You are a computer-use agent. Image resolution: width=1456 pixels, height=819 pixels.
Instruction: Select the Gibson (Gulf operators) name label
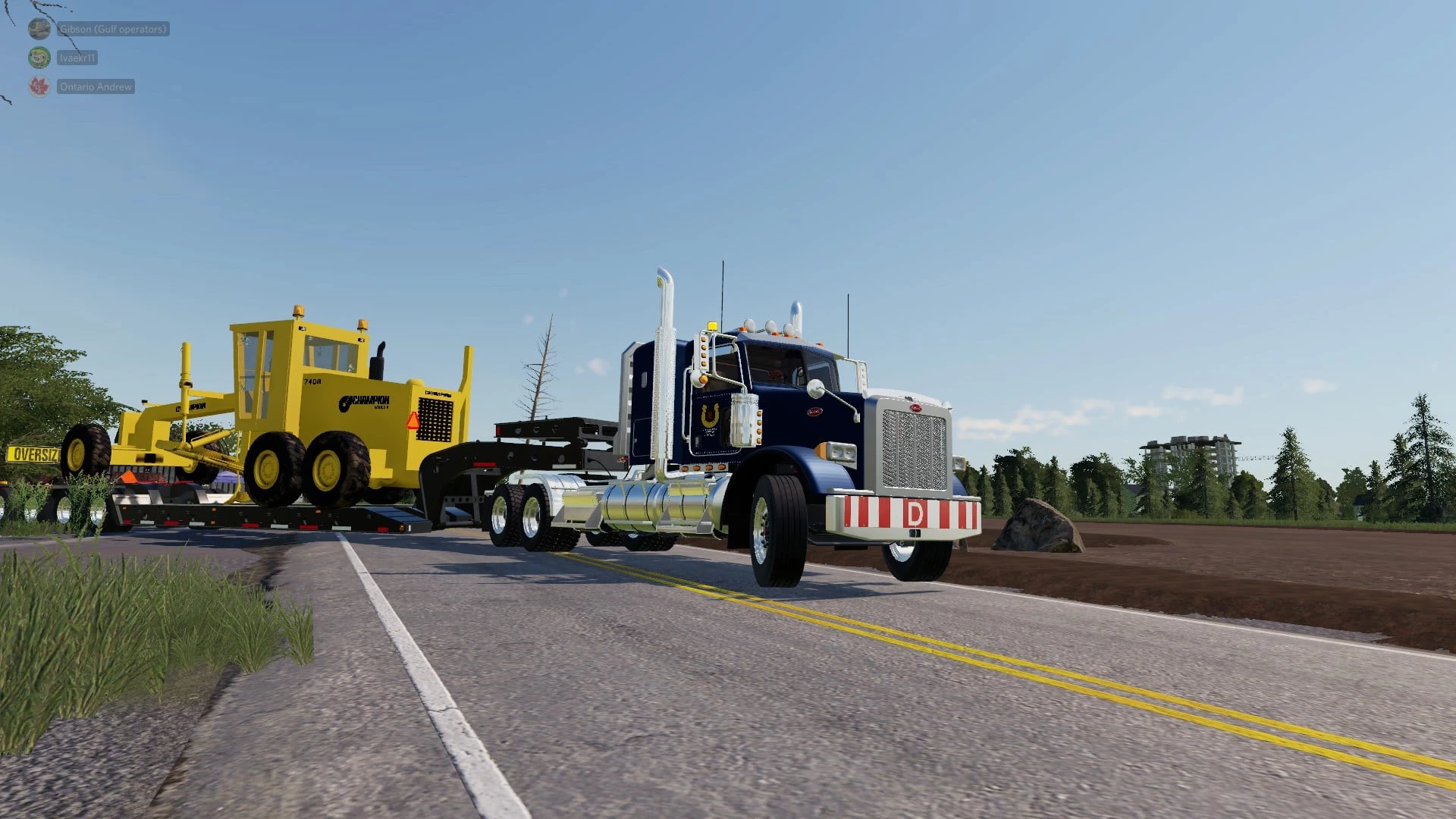coord(113,29)
